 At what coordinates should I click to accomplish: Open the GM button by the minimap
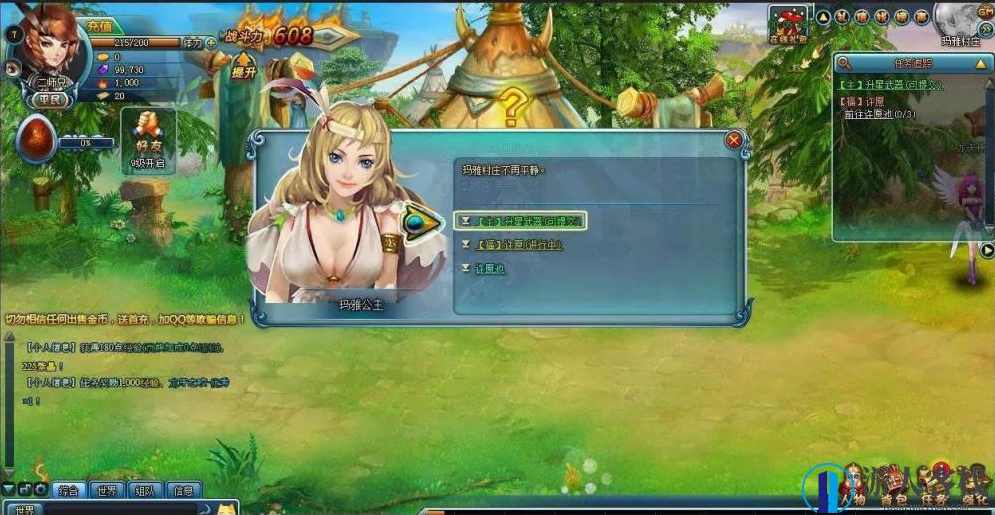(x=984, y=9)
